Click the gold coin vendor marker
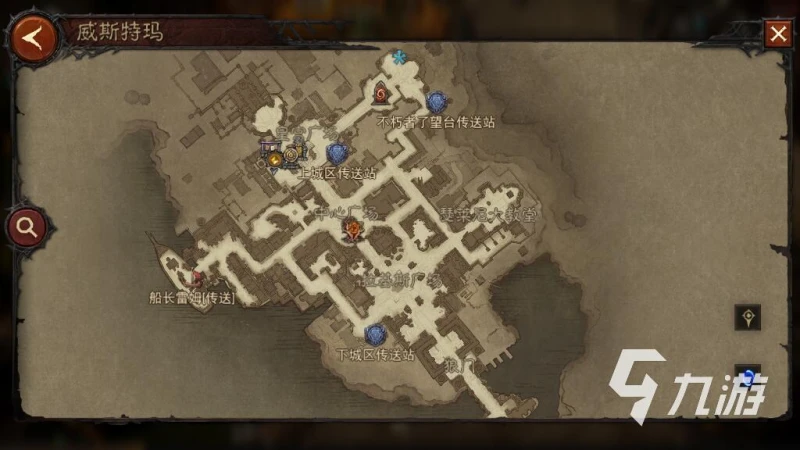 [x=275, y=157]
